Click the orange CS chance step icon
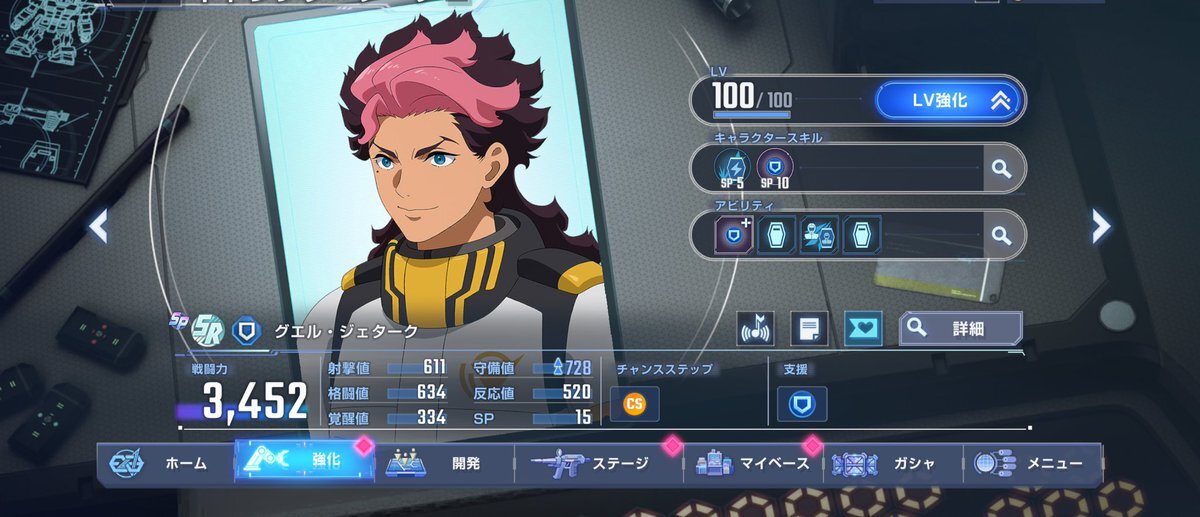 click(634, 403)
